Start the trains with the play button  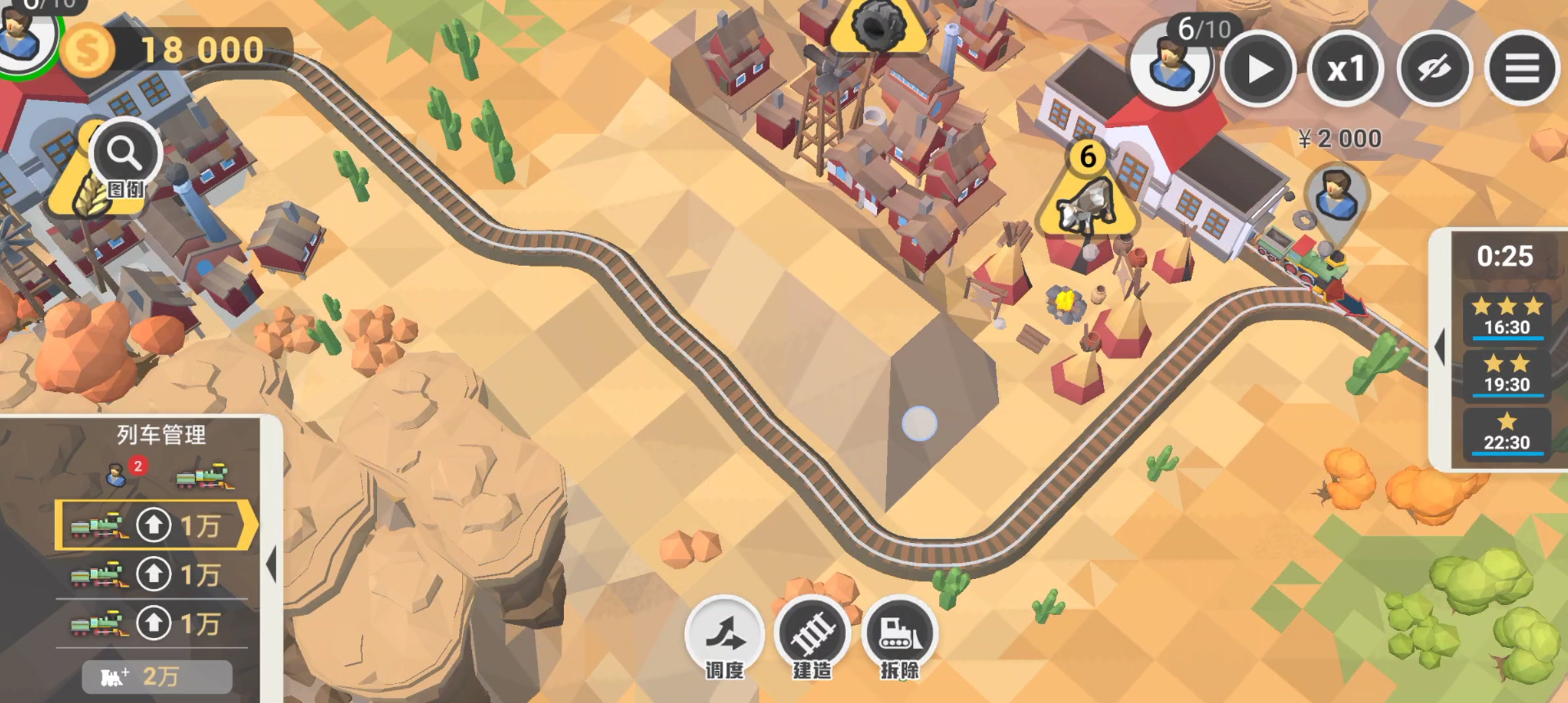(1258, 69)
